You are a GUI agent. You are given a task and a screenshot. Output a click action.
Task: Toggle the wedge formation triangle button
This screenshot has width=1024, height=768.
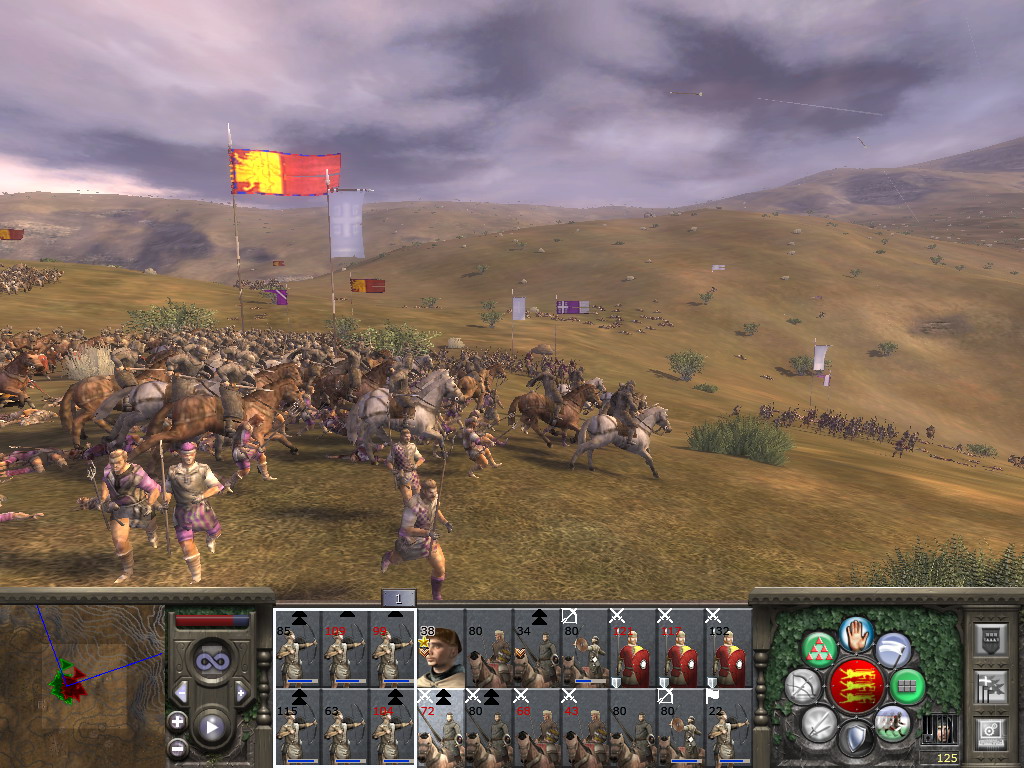click(820, 650)
